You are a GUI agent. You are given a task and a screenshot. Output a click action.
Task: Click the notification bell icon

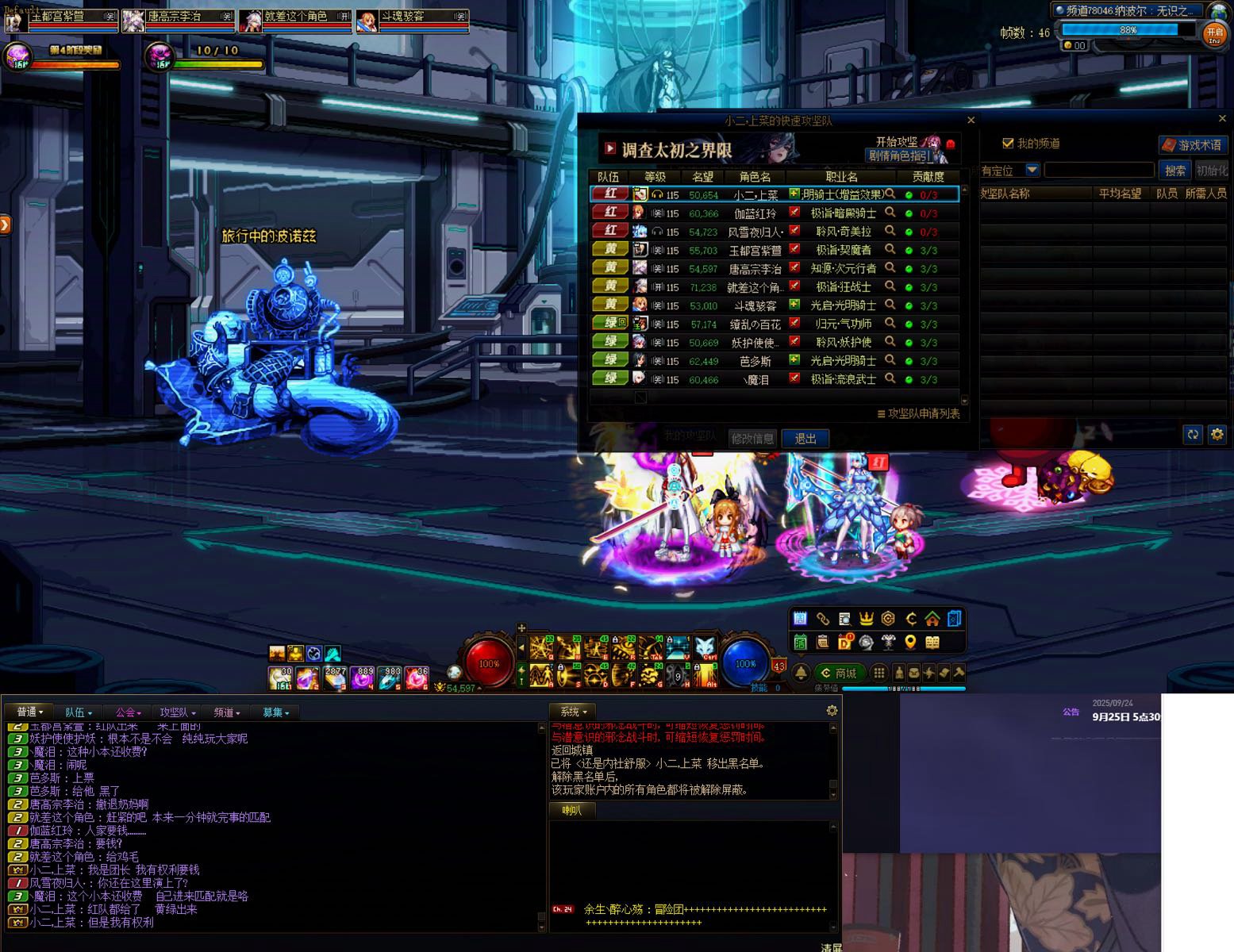click(x=801, y=673)
